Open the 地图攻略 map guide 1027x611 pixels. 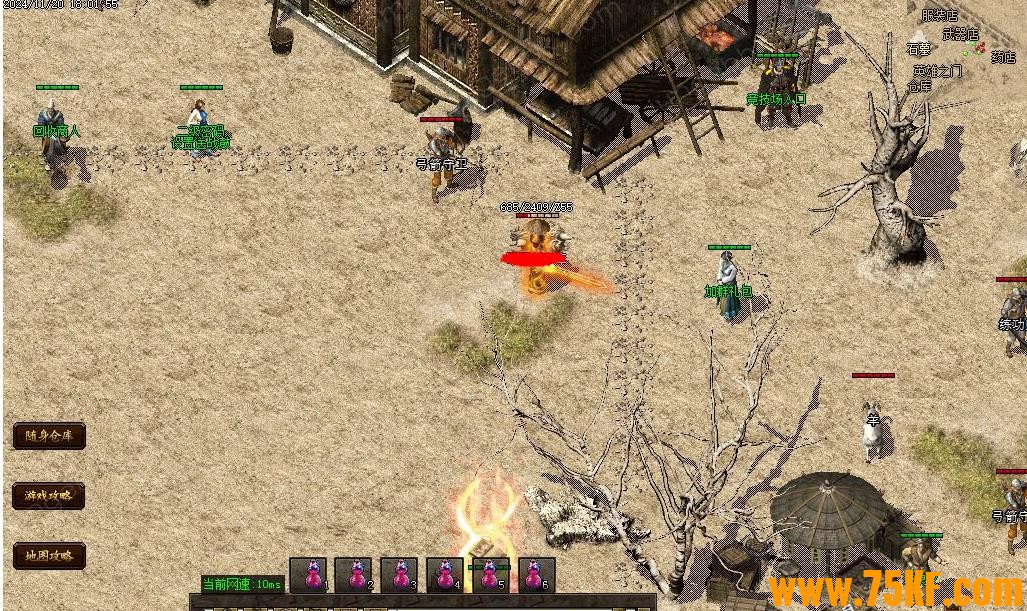(x=49, y=556)
